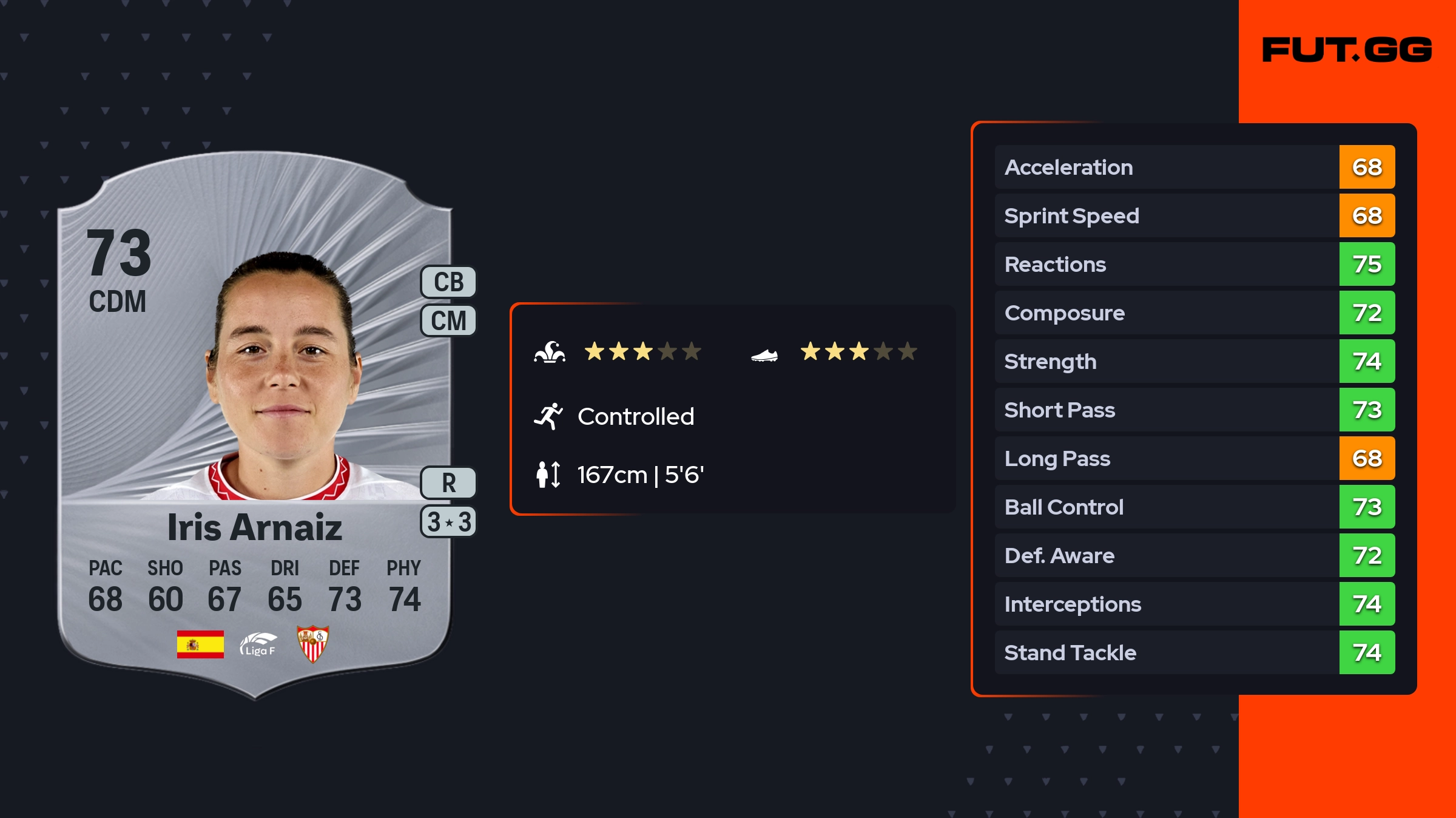The width and height of the screenshot is (1456, 818).
Task: Choose the Sprint Speed stat row
Action: [1194, 215]
